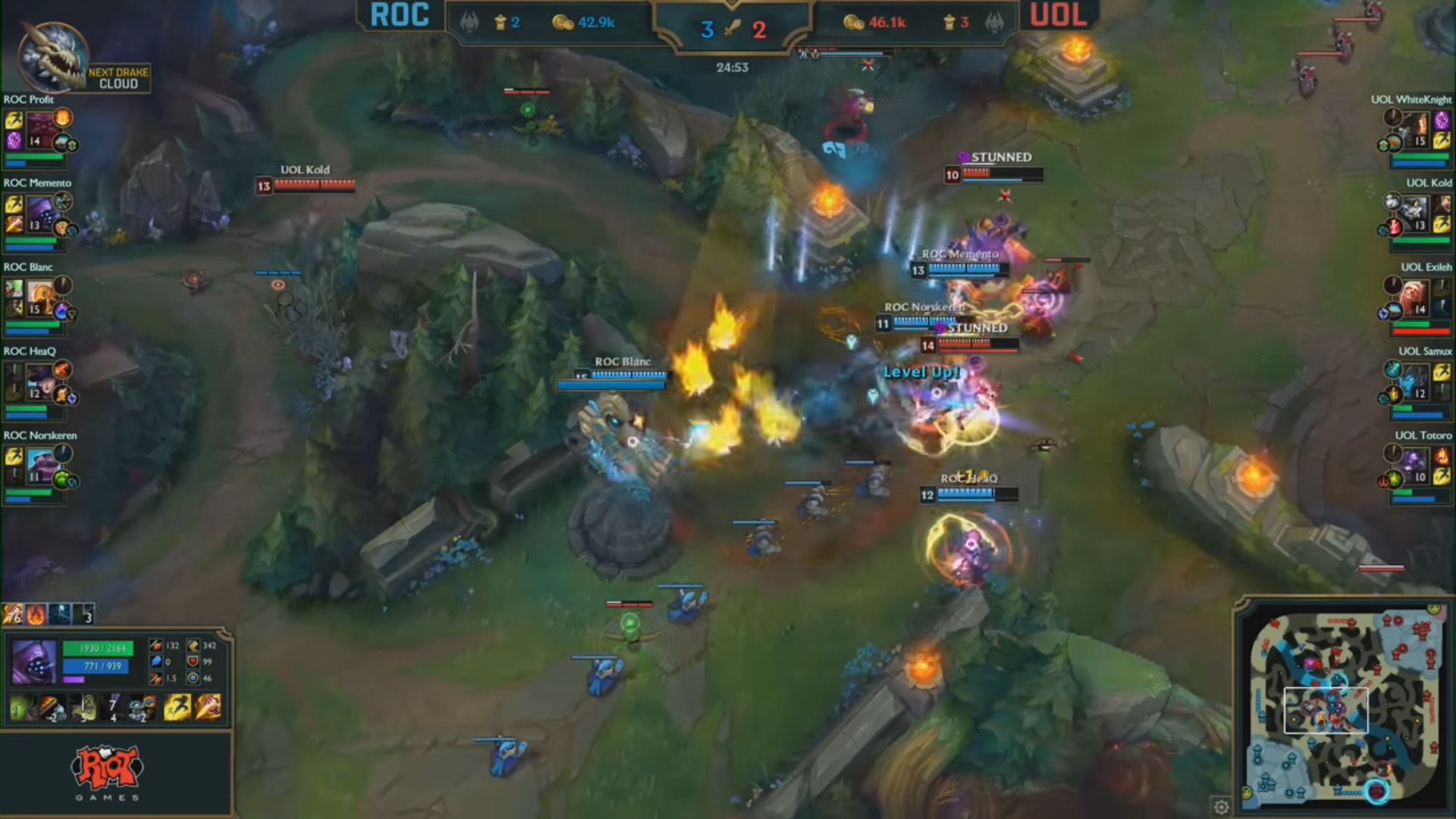Click the armor stat icon
The width and height of the screenshot is (1456, 819).
click(x=193, y=663)
